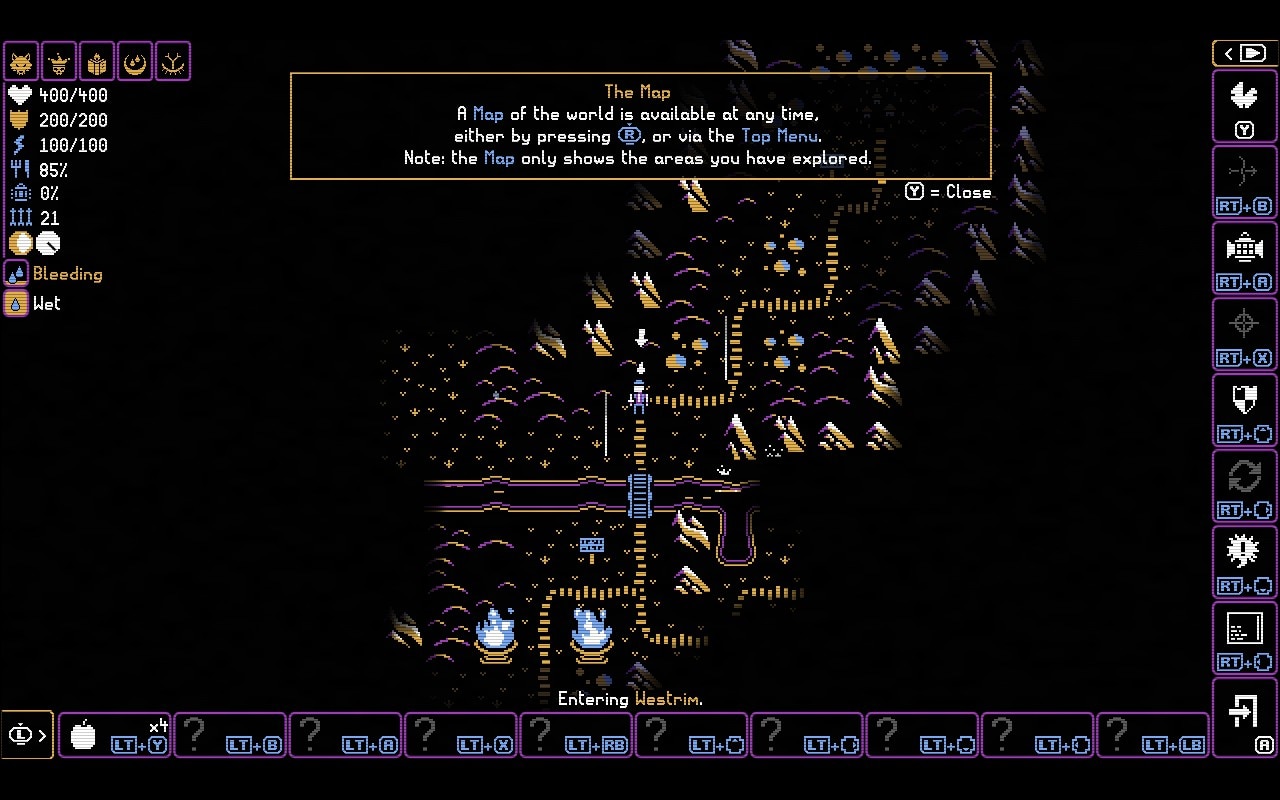Screen dimensions: 1280x800
Task: Open the cat-face character menu icon
Action: [21, 62]
